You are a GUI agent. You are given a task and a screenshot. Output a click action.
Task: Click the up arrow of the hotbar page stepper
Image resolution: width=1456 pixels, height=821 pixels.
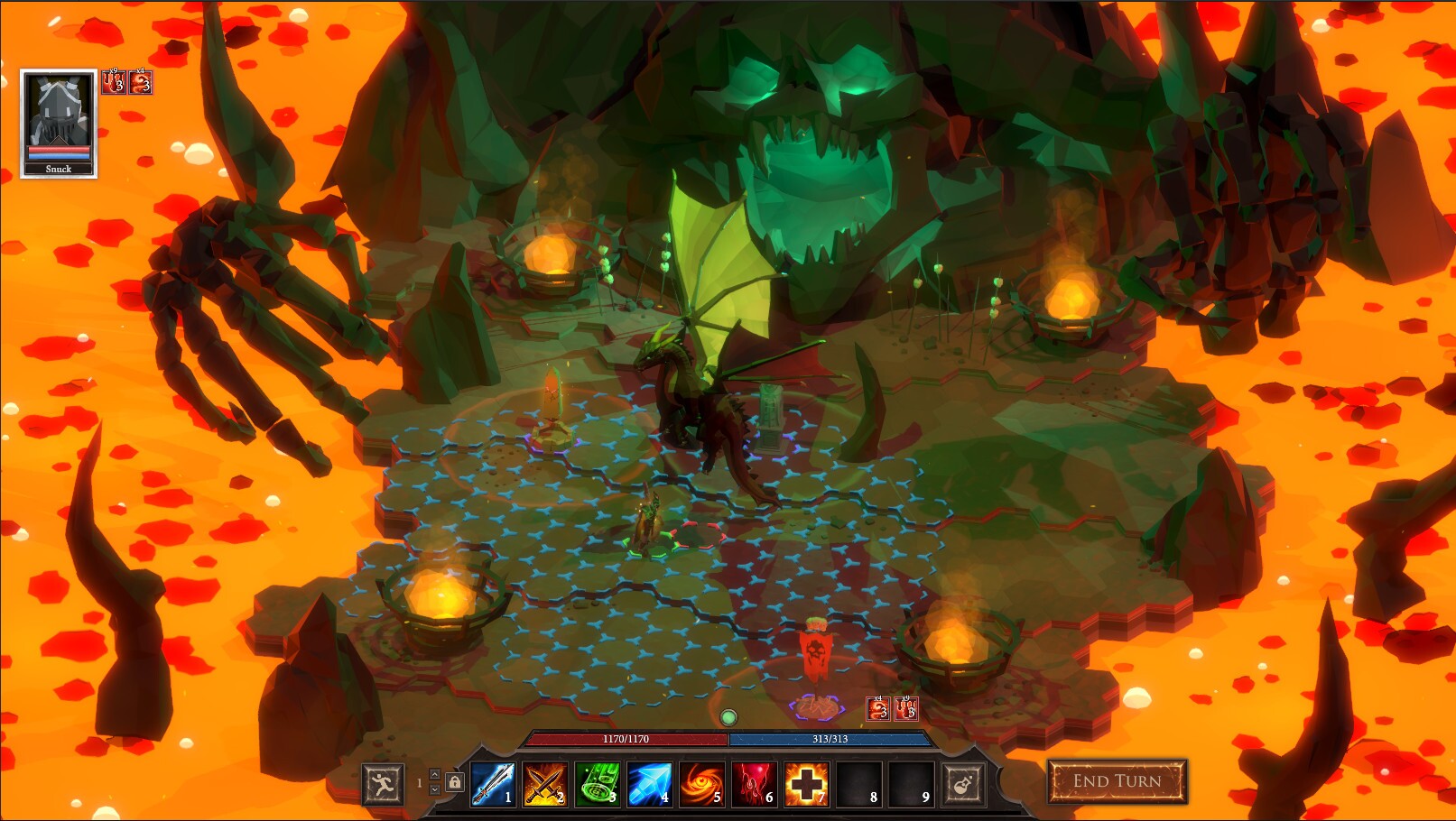pos(434,774)
